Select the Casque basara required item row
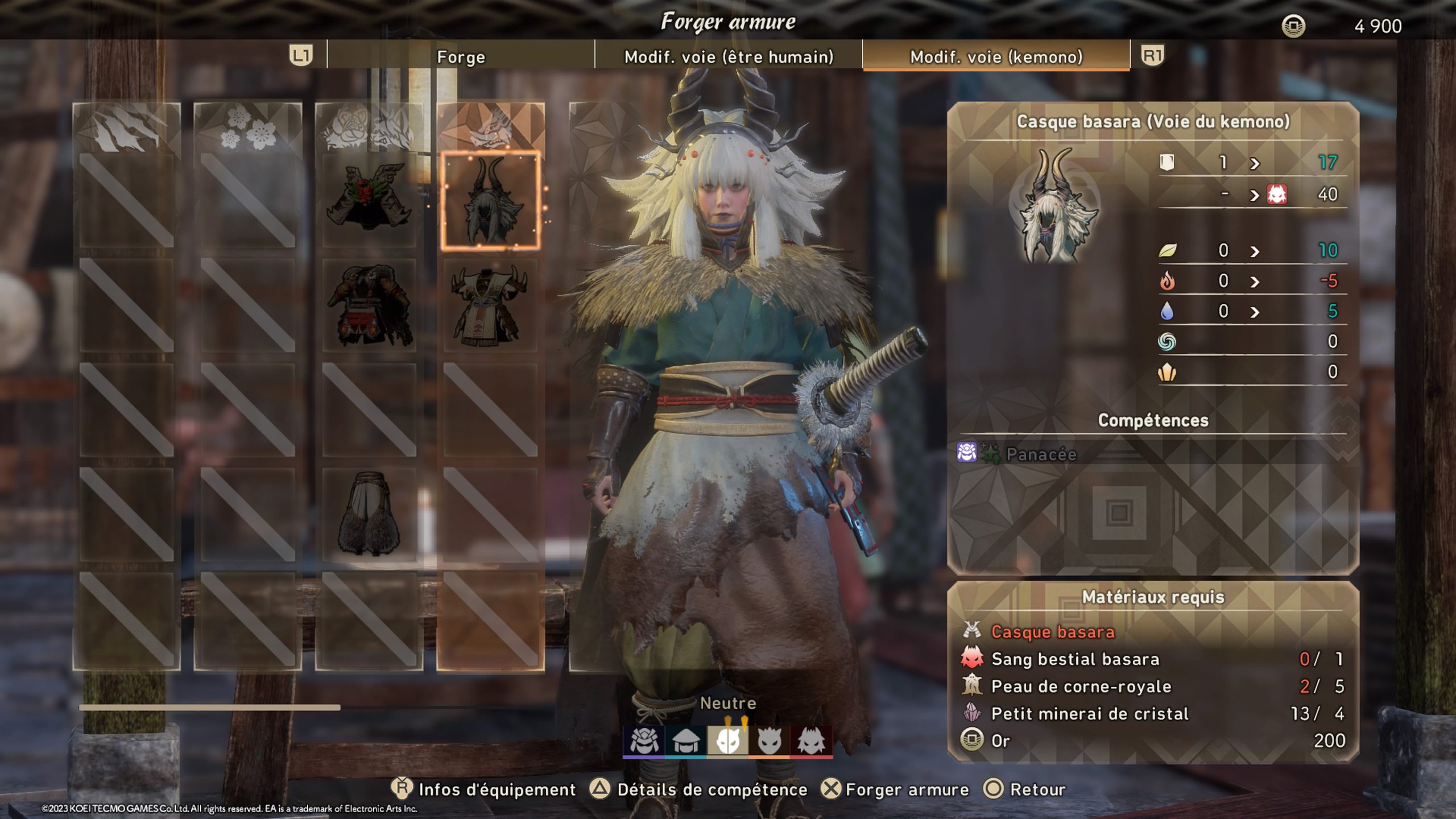Viewport: 1456px width, 819px height. pos(1152,632)
